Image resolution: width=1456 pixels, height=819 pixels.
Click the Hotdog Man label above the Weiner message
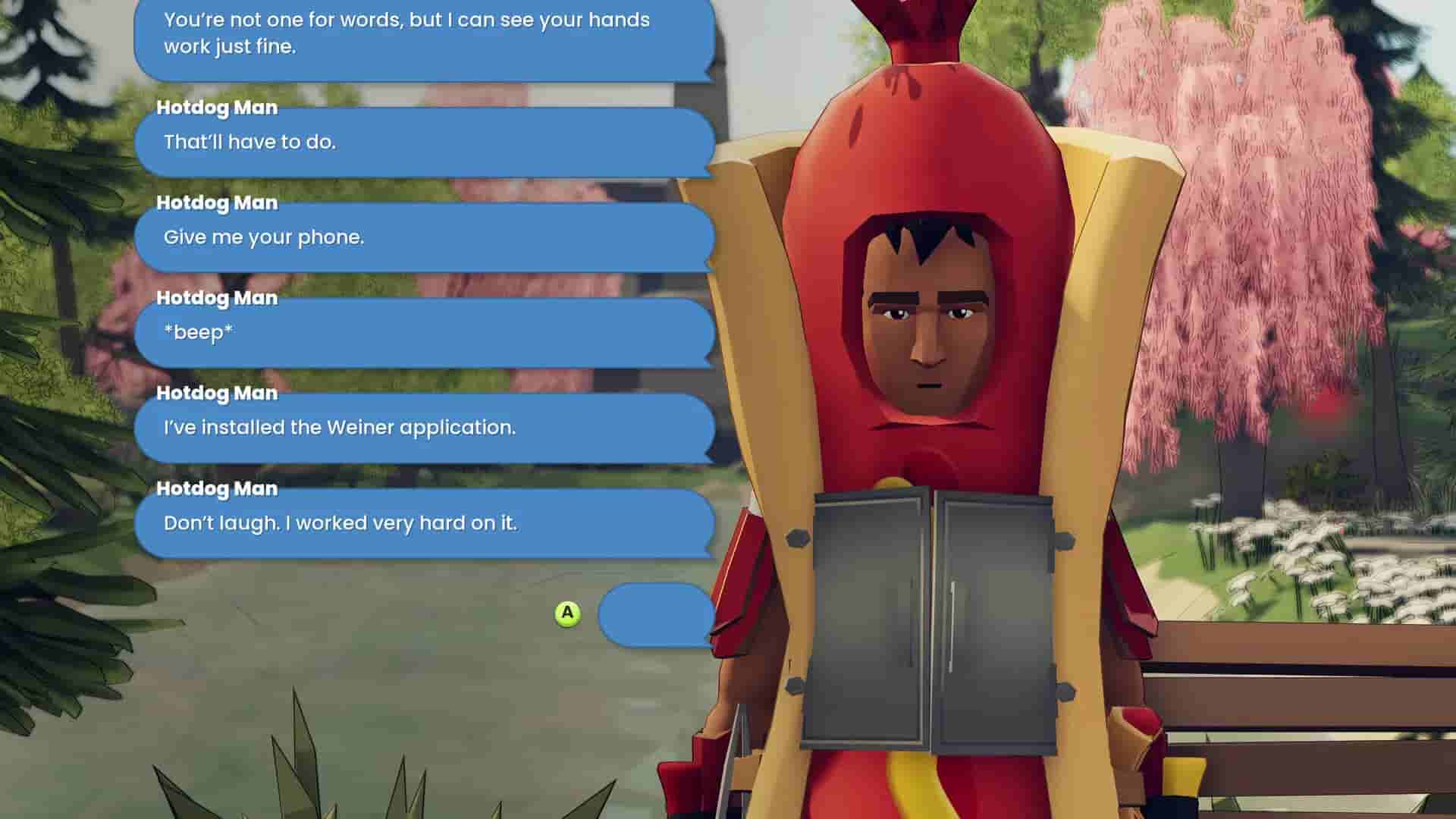(217, 394)
